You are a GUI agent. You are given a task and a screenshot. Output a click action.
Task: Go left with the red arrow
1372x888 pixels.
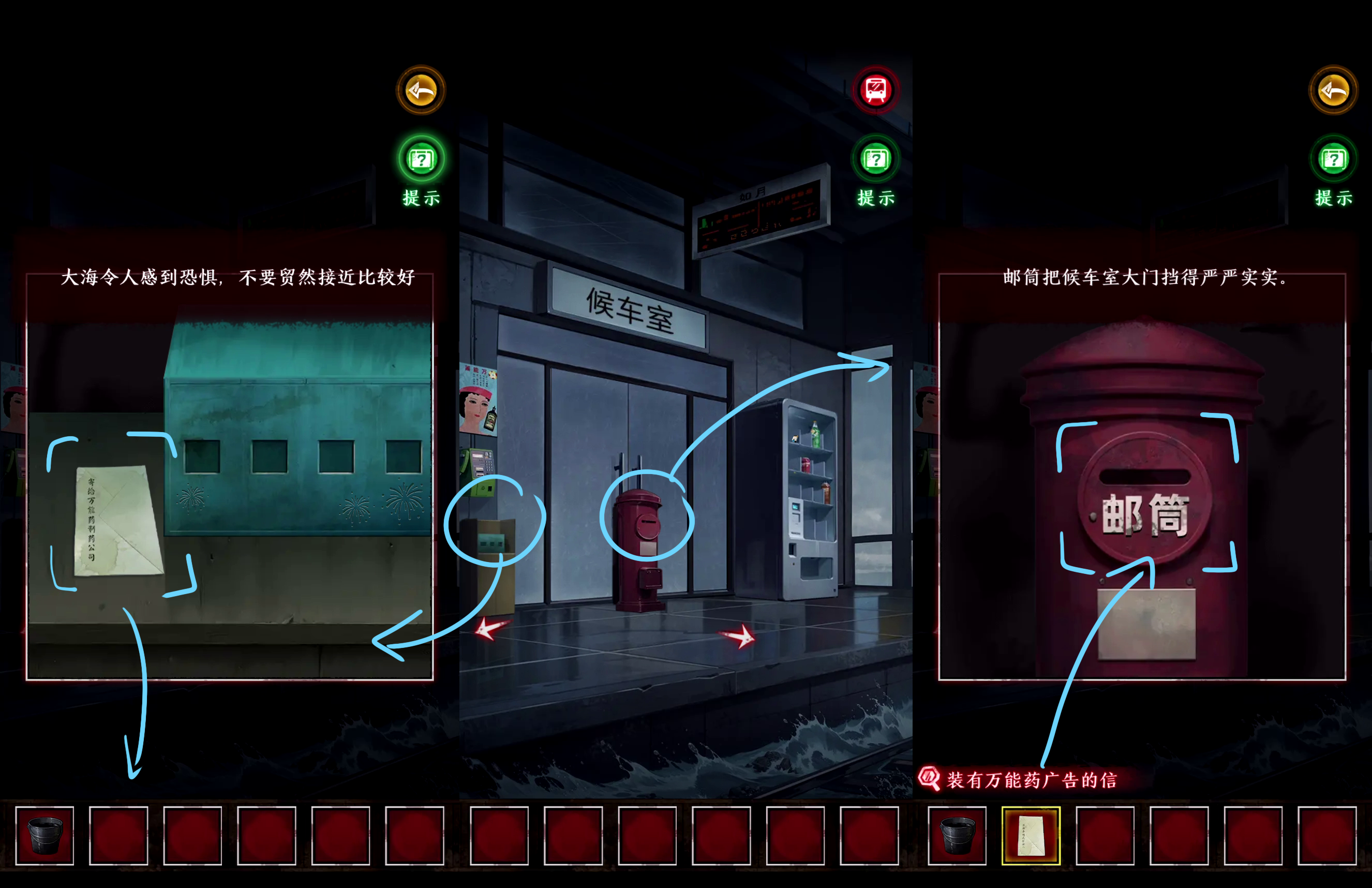click(490, 629)
